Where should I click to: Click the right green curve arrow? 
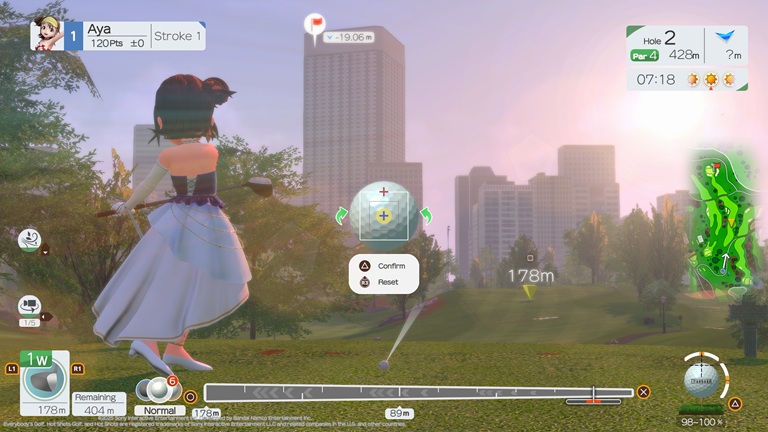coord(425,215)
